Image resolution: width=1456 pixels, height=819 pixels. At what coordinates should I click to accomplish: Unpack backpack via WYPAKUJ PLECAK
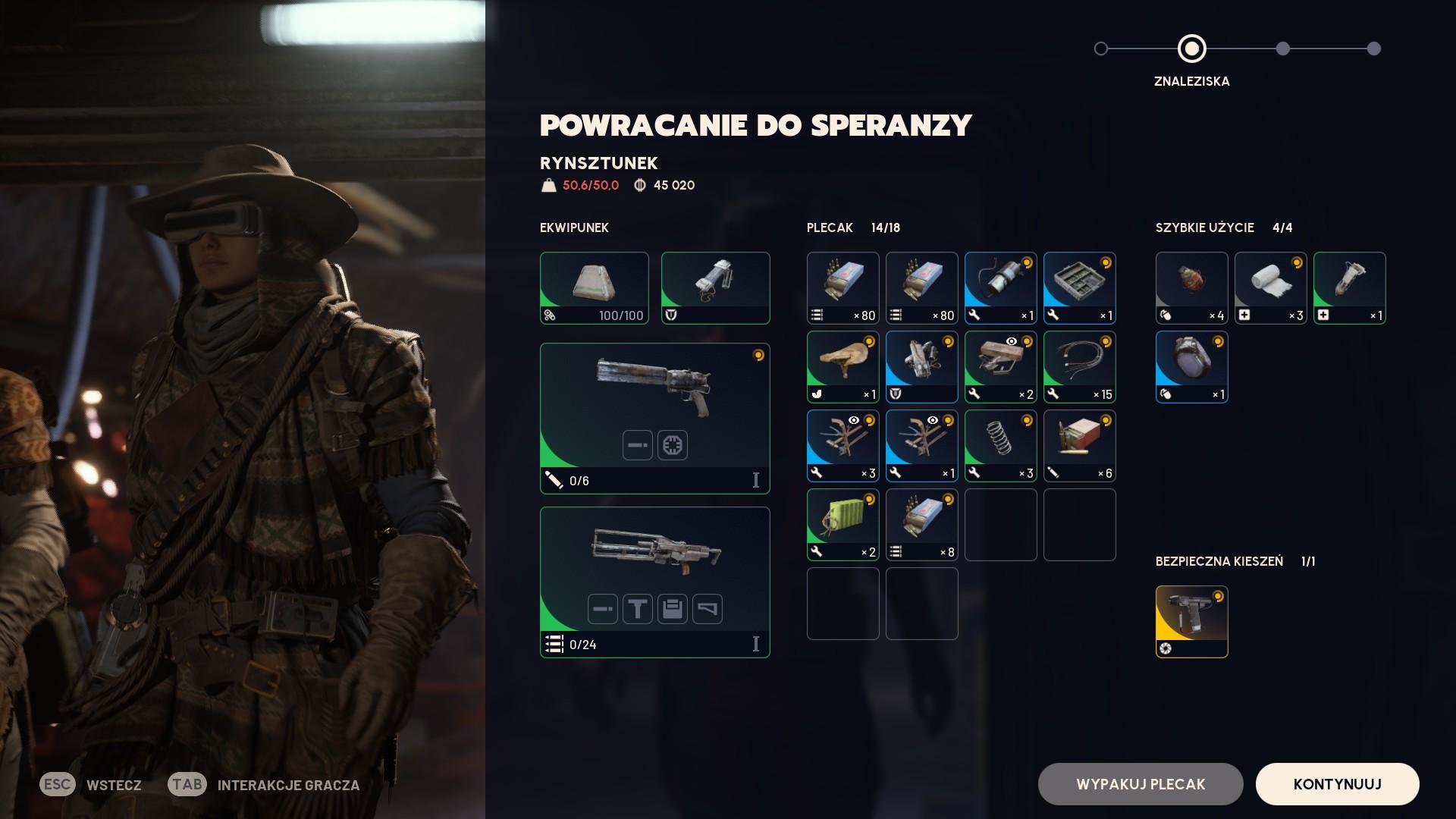tap(1140, 784)
